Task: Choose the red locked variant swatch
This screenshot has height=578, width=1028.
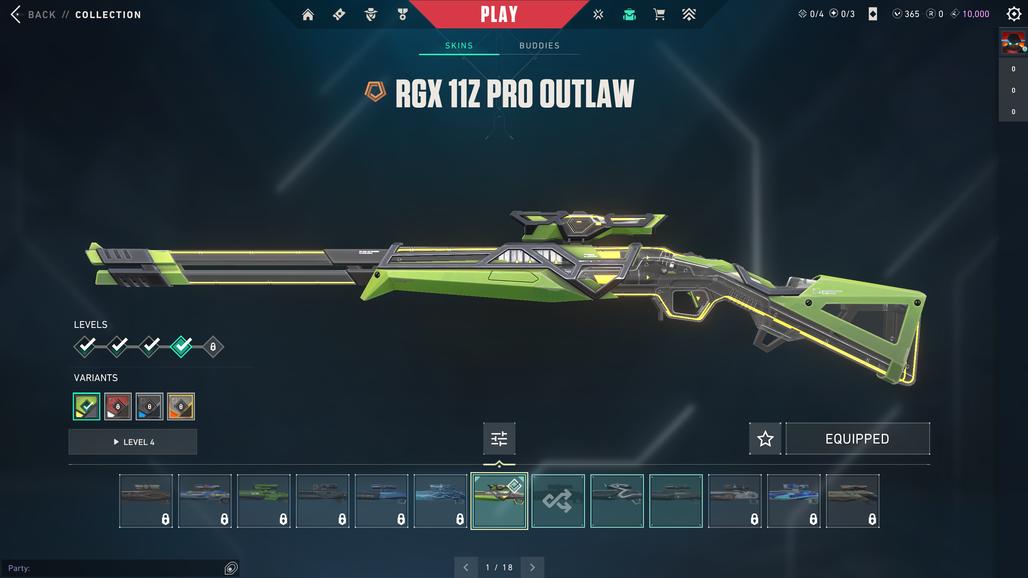Action: (118, 406)
